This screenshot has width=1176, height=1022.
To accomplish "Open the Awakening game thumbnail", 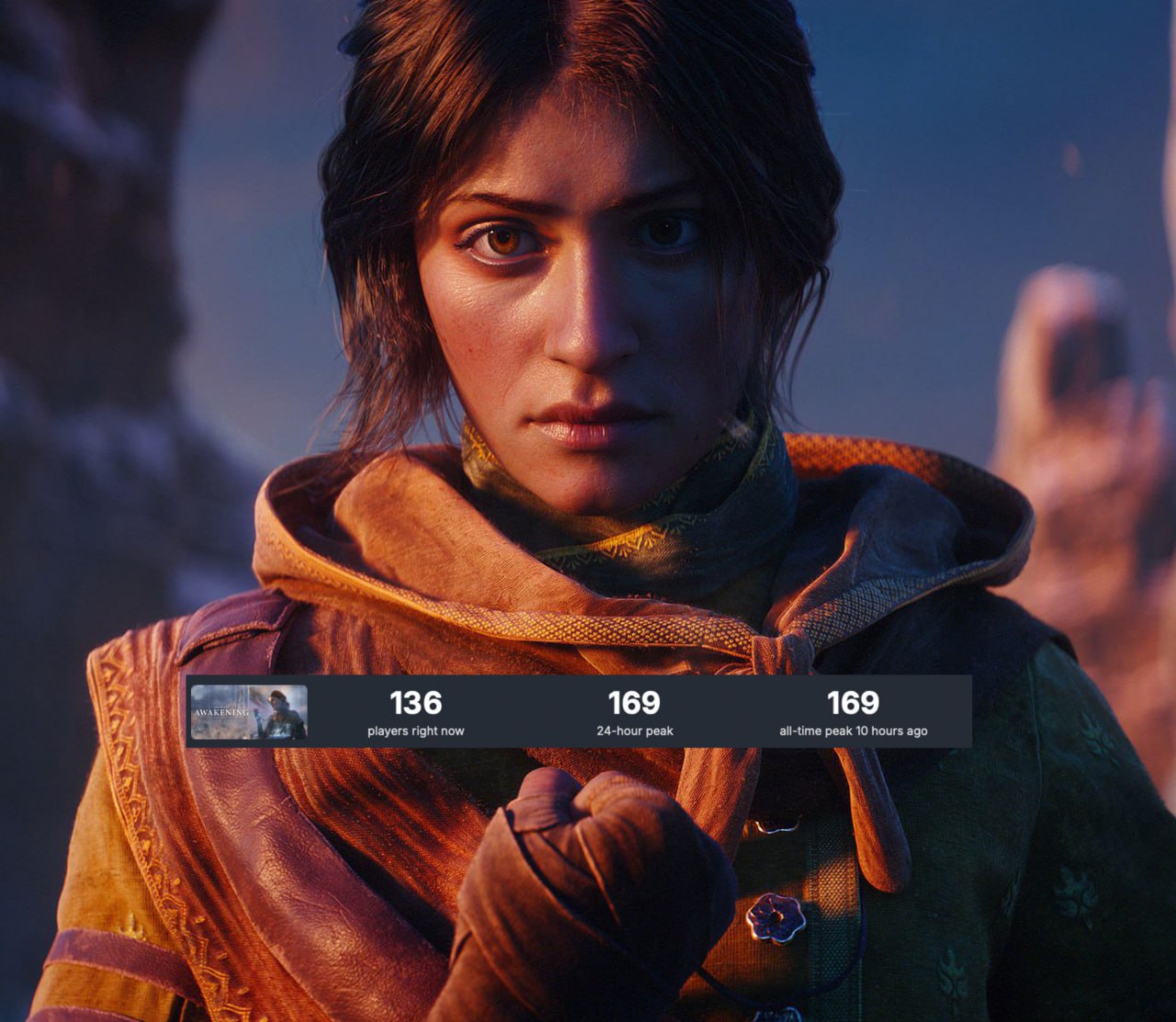I will (249, 712).
